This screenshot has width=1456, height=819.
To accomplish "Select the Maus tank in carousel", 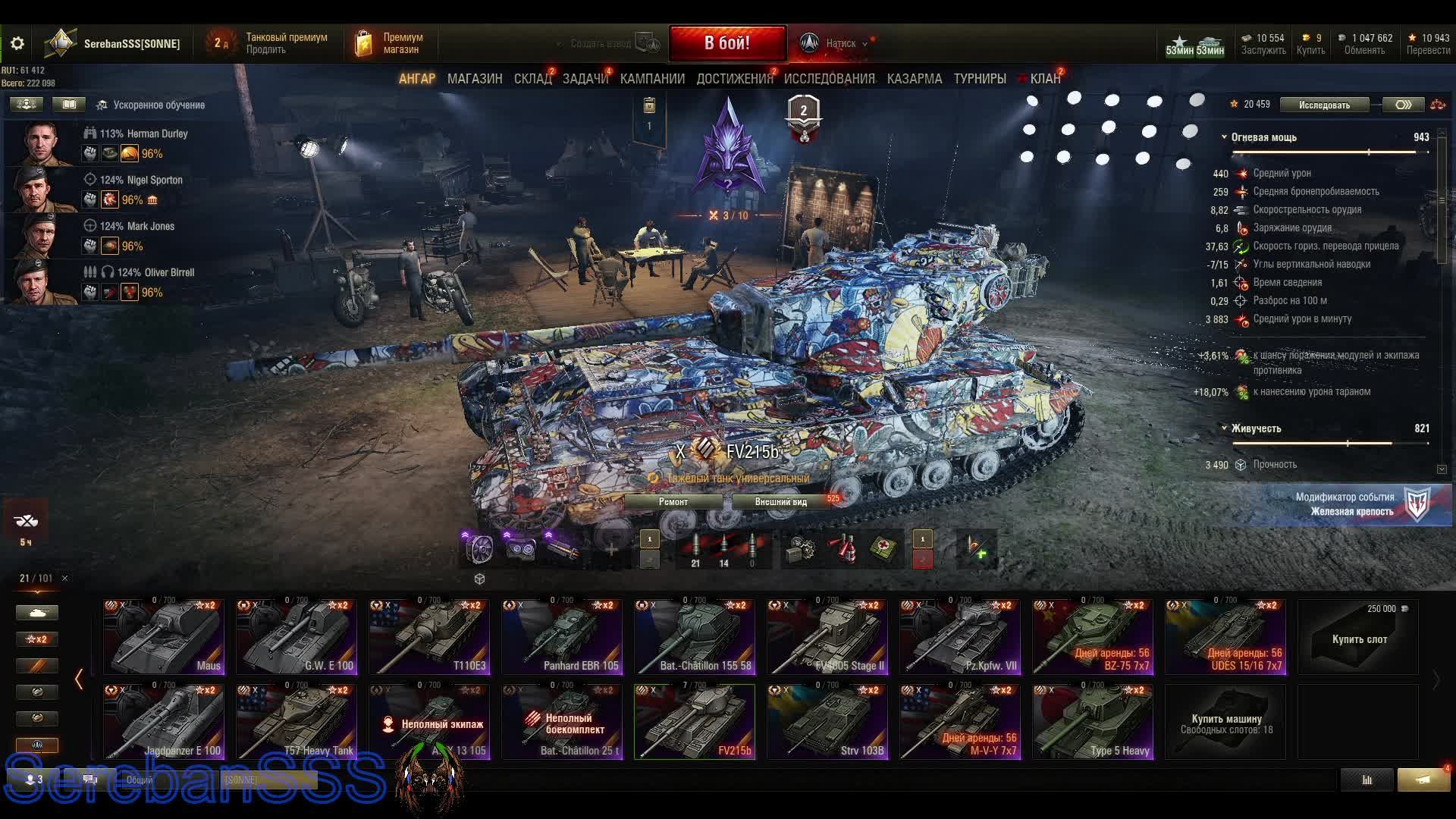I will pos(164,637).
